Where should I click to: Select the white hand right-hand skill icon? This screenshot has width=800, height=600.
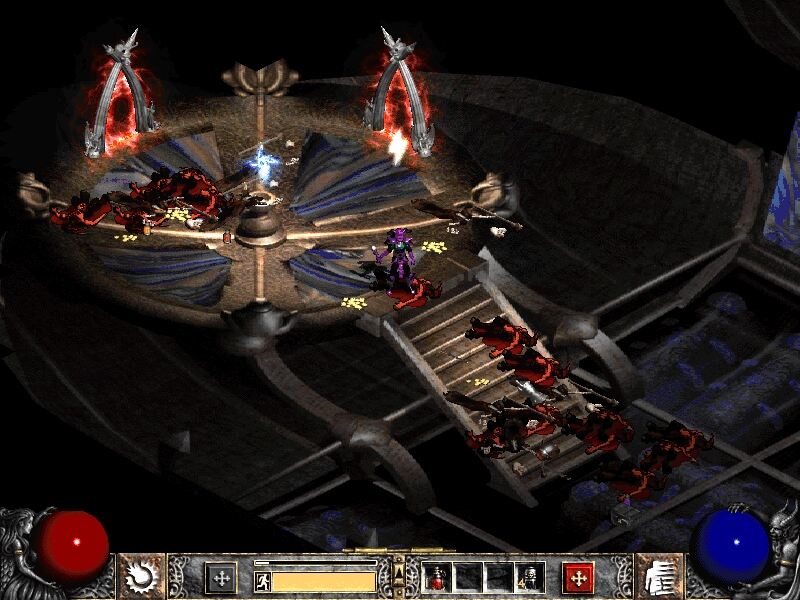(x=658, y=576)
